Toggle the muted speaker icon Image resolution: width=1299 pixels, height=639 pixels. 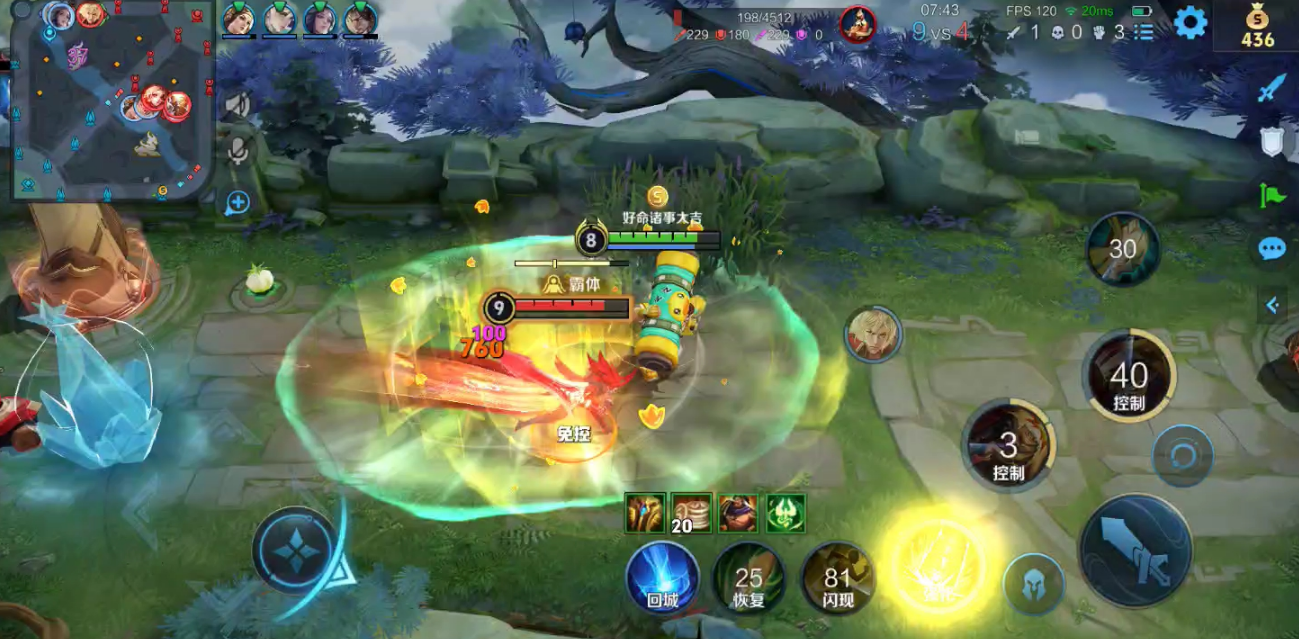point(237,104)
